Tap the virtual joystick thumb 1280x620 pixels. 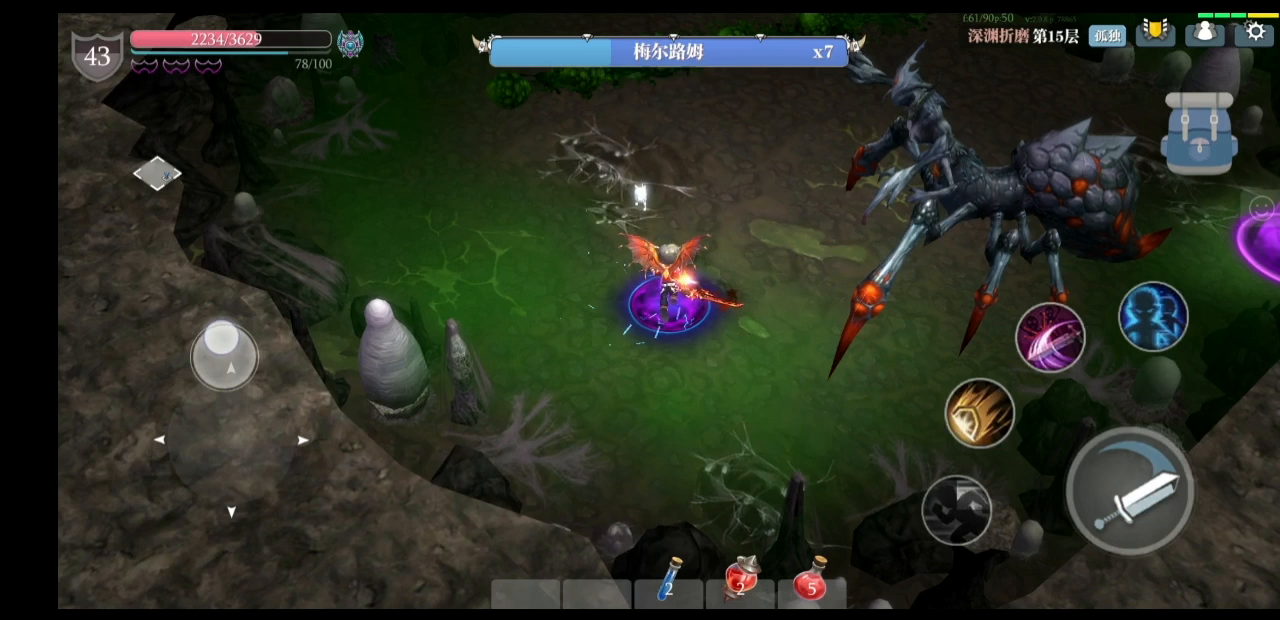tap(224, 355)
